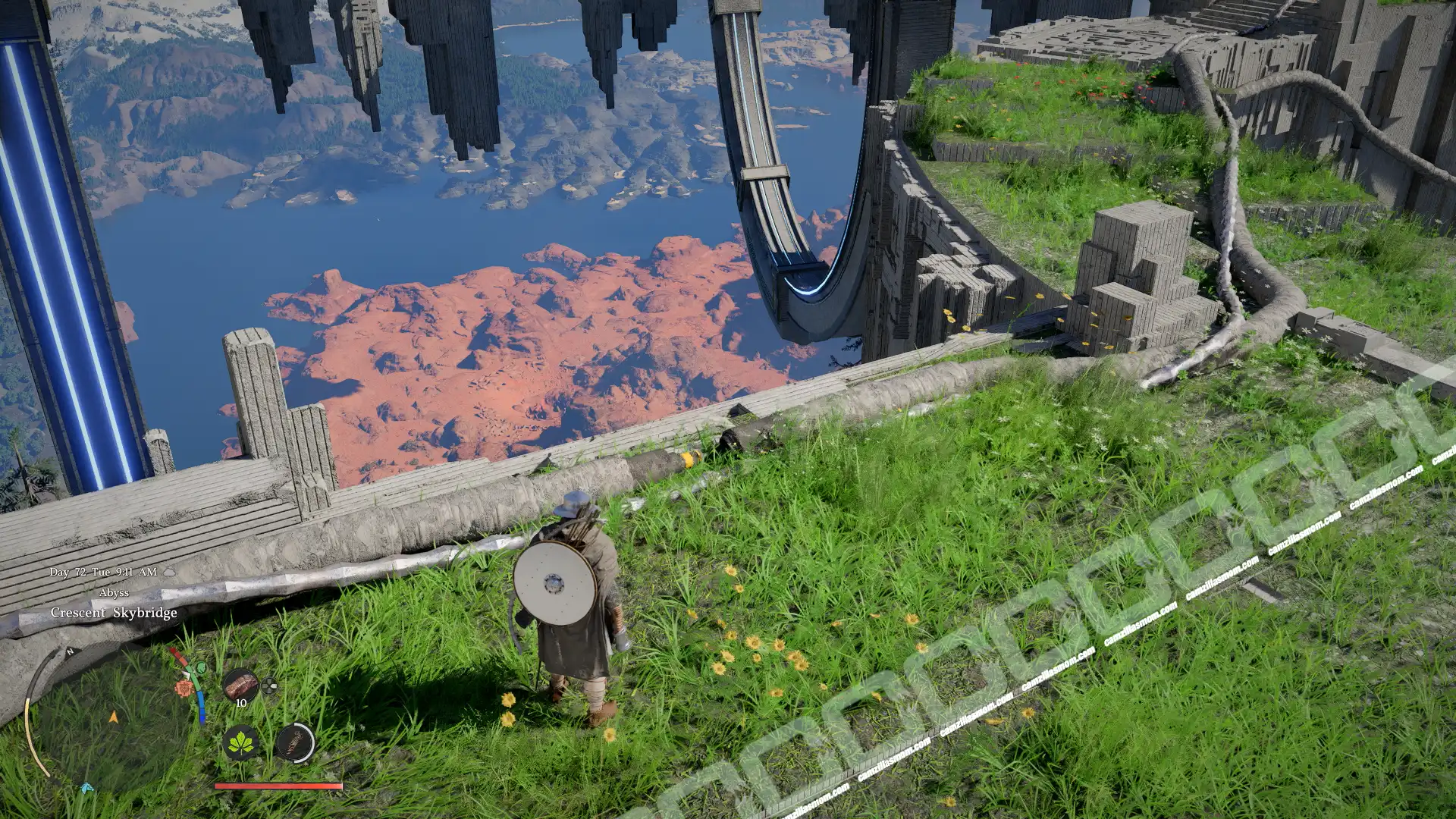This screenshot has height=819, width=1456.
Task: Click the cloud weather icon beside the time
Action: (x=169, y=572)
